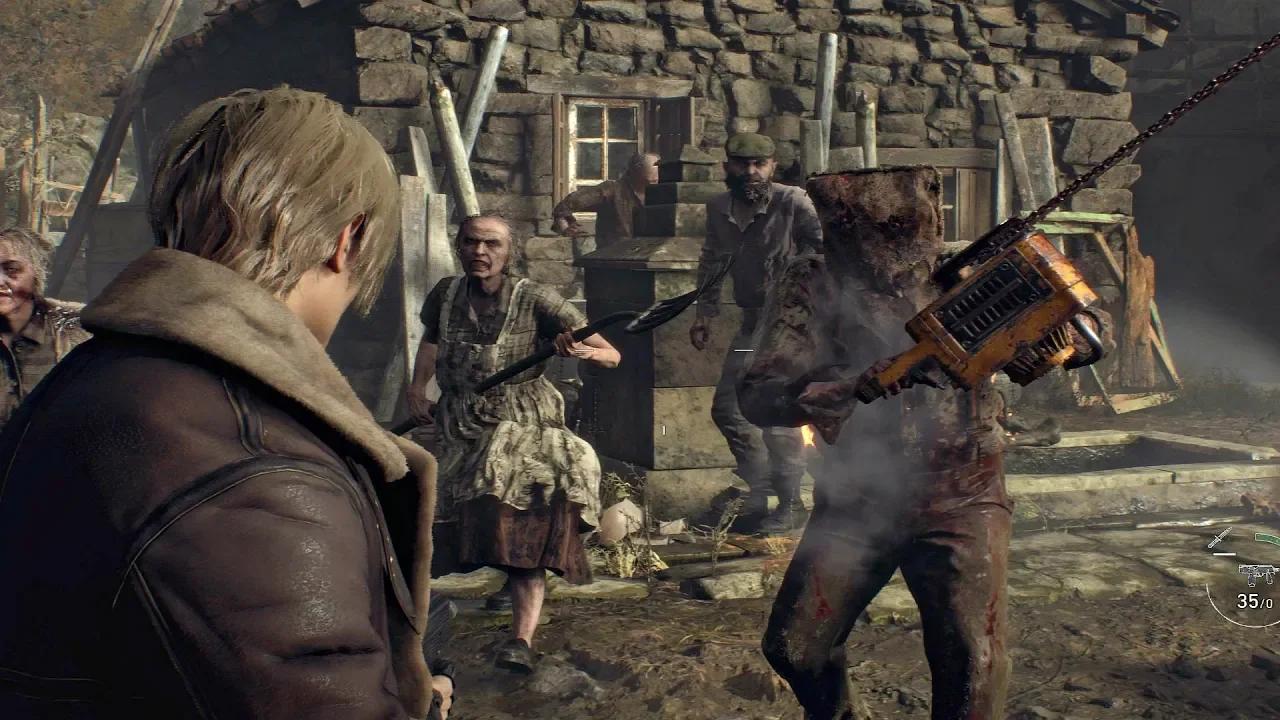Click the white crosshair reticle
Viewport: 1280px width, 720px height.
[744, 352]
